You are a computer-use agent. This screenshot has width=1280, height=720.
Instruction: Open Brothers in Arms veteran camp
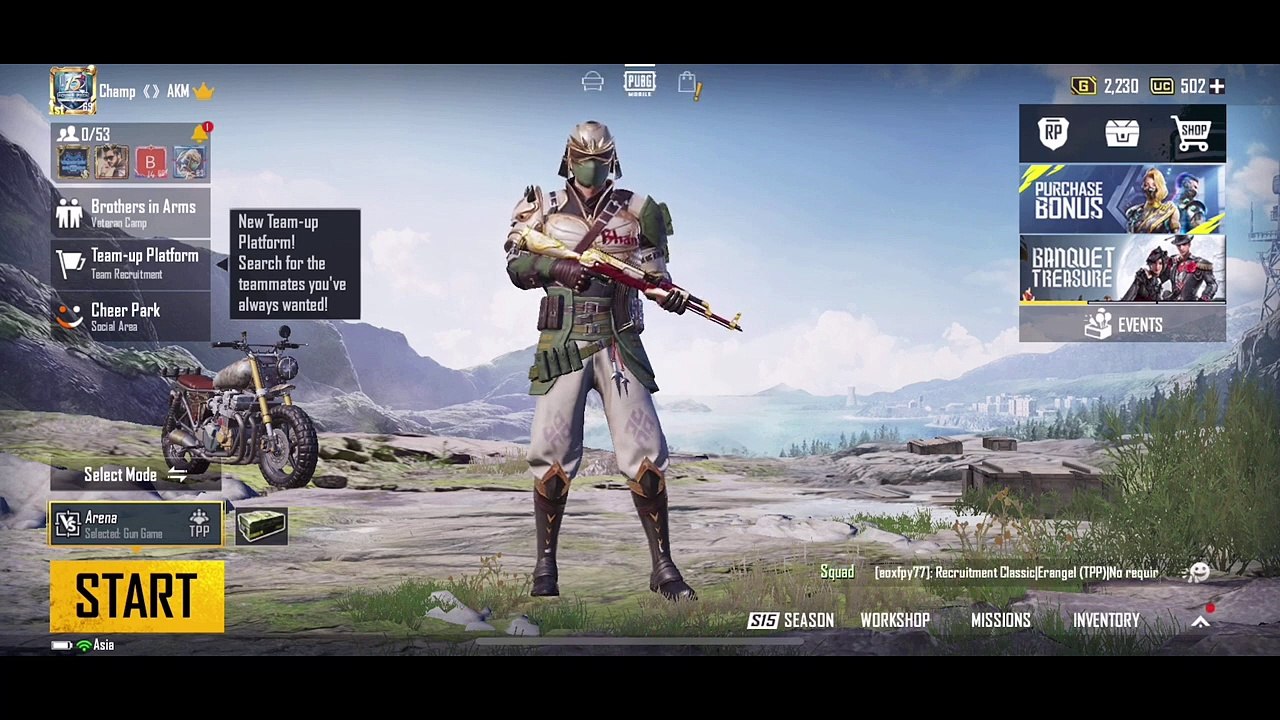point(131,212)
